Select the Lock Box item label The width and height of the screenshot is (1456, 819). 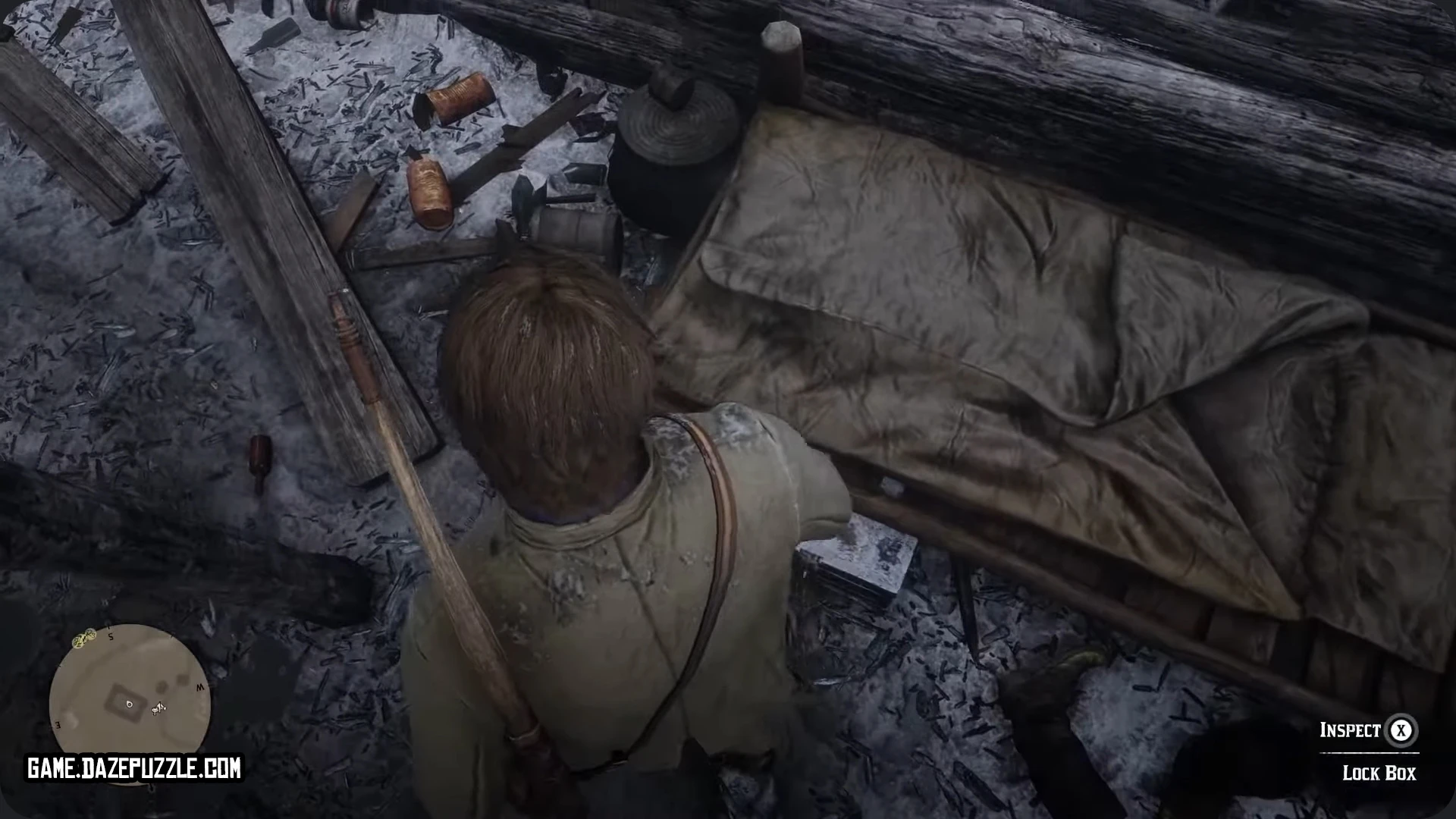[x=1379, y=771]
